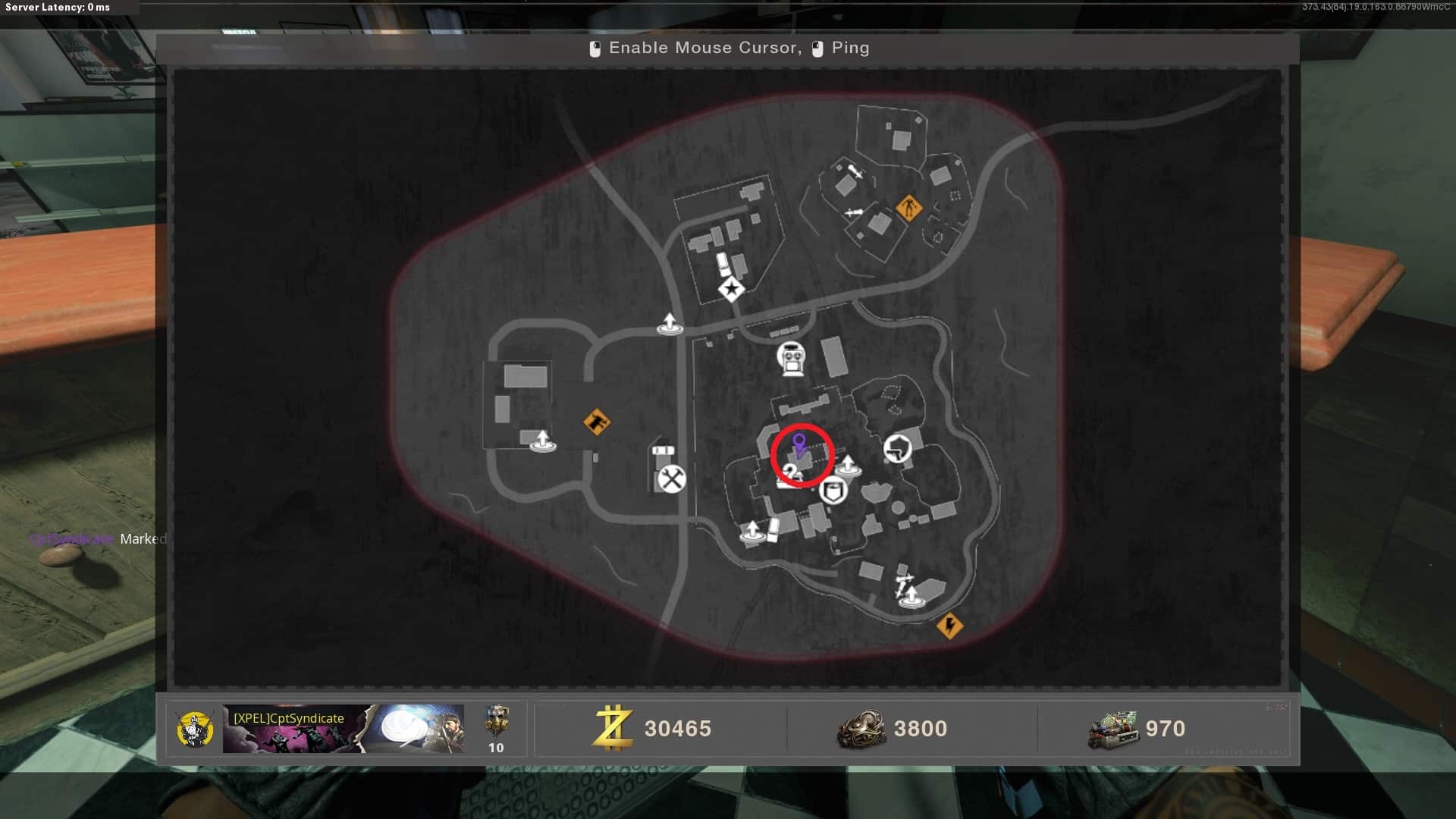This screenshot has height=819, width=1456.
Task: Click the orange zombie objective marker
Action: (908, 207)
